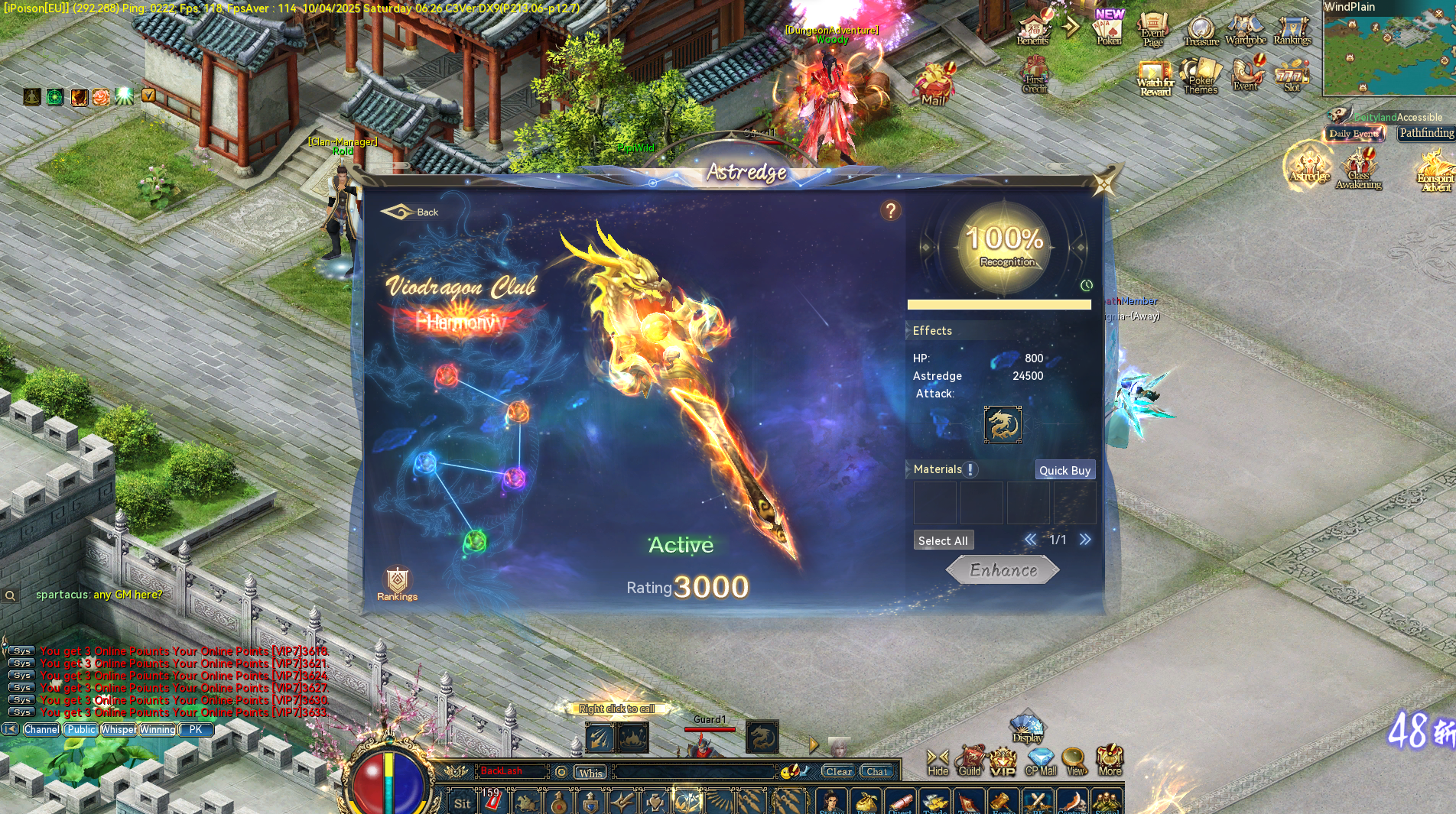Click the Recognition progress bar
1456x814 pixels.
(x=999, y=304)
